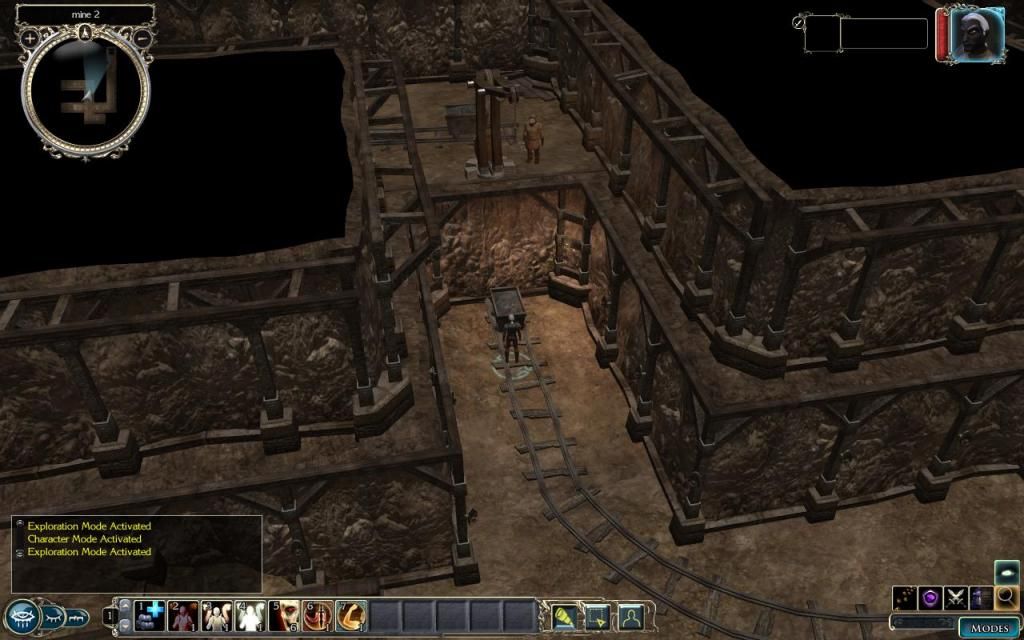The image size is (1024, 640).
Task: Click the north arrow atop the minimap
Action: pos(87,31)
